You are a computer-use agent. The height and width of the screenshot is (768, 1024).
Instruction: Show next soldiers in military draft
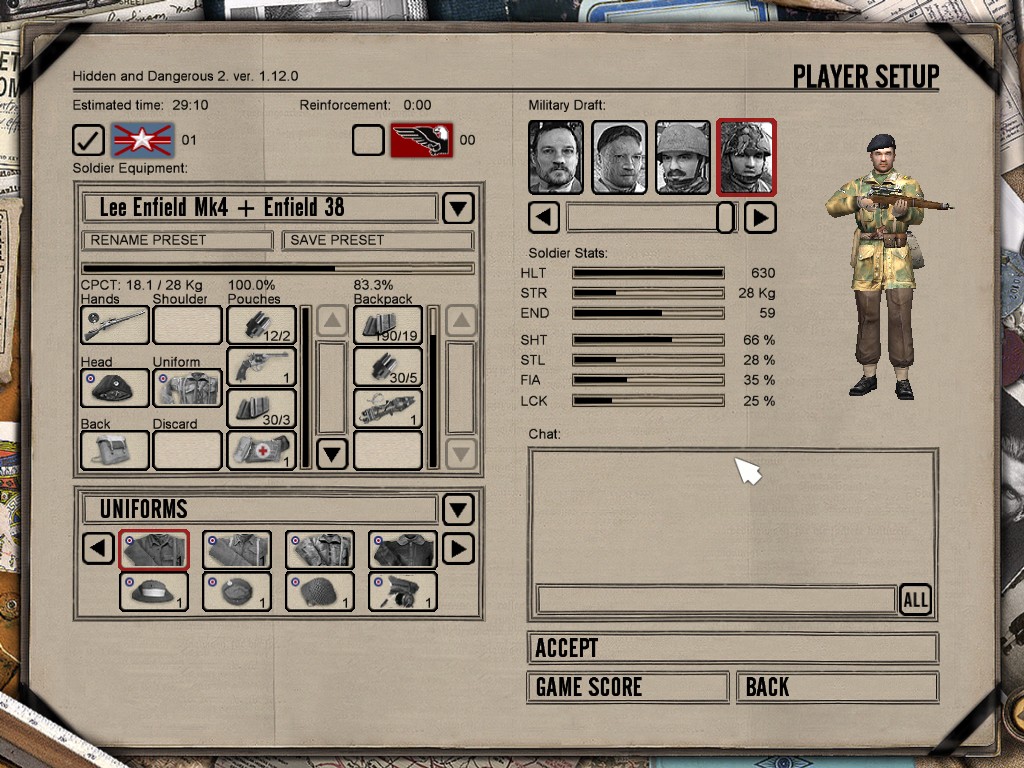coord(760,217)
